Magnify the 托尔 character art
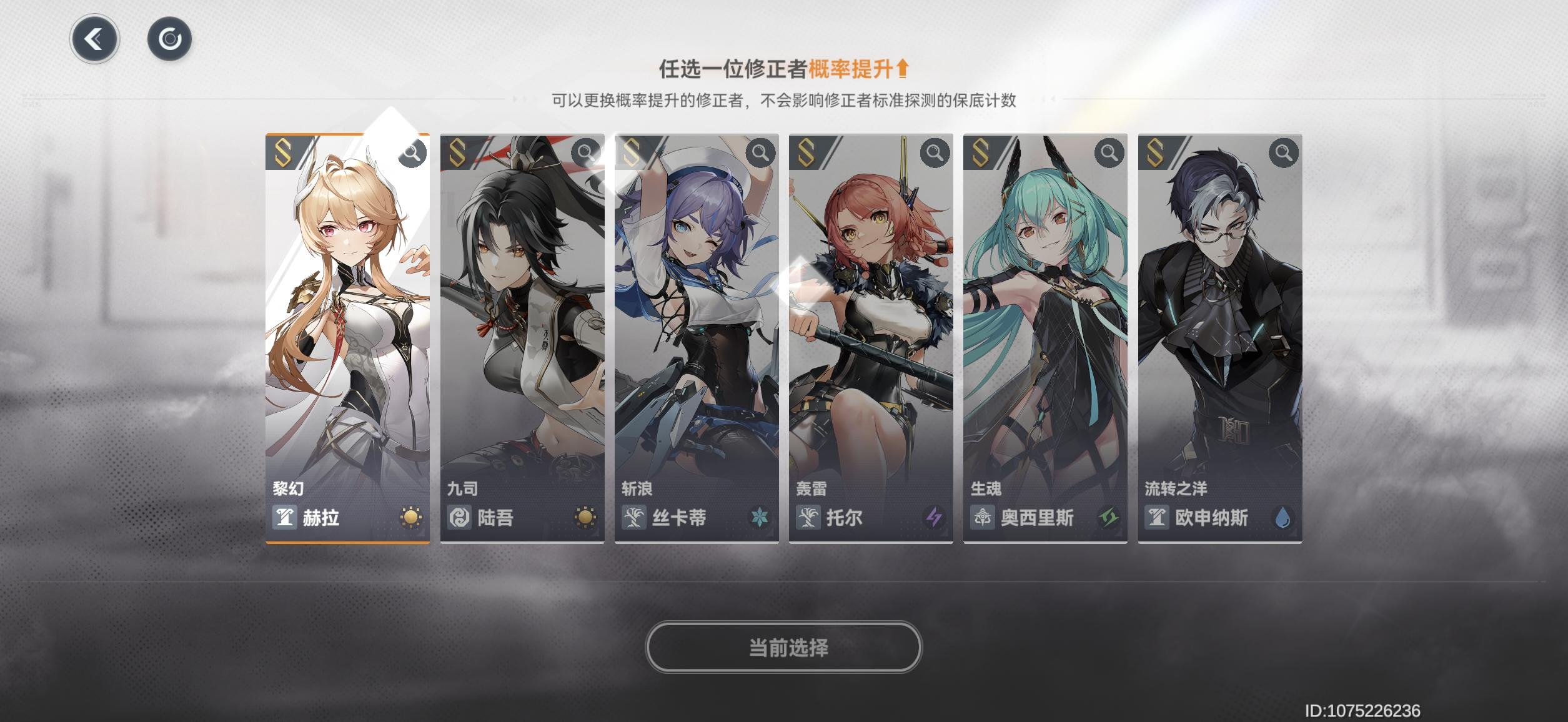The width and height of the screenshot is (1568, 722). click(x=935, y=151)
